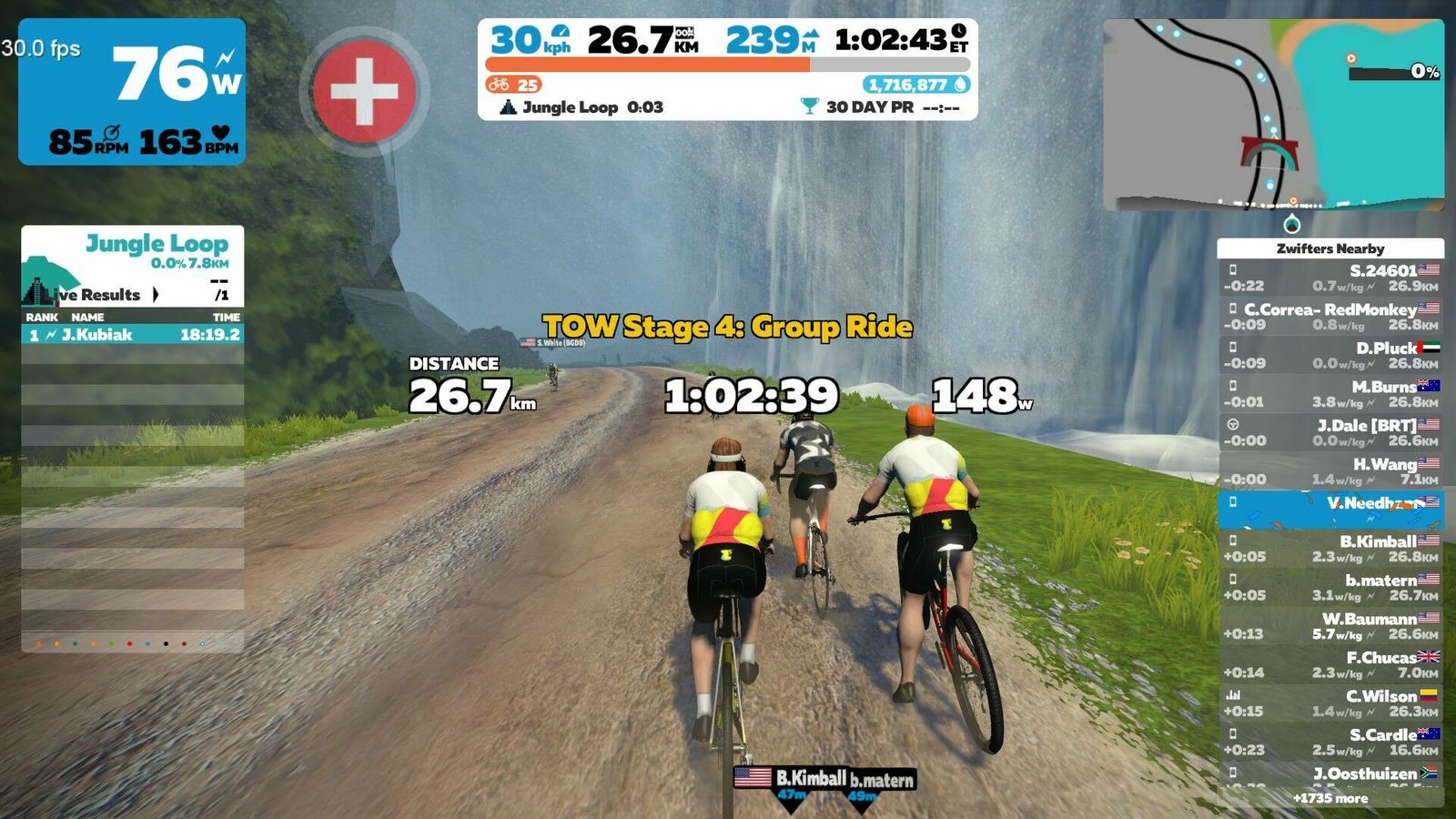Choose S.Cardle in the rider list
1456x819 pixels.
(x=1330, y=742)
